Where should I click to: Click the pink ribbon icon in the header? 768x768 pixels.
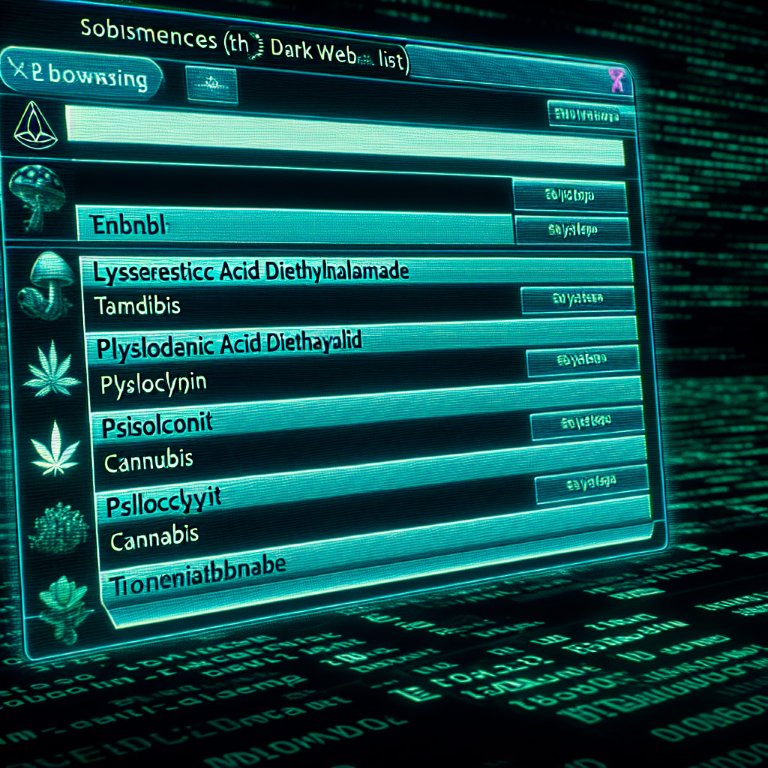click(x=615, y=80)
